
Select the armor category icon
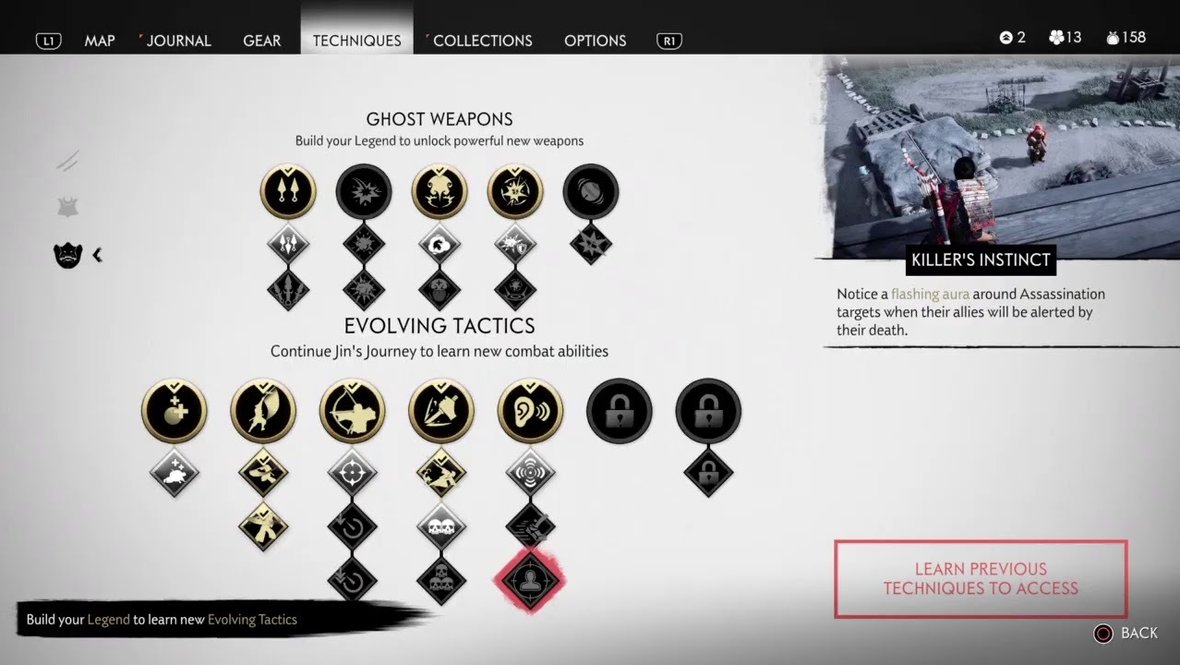point(67,207)
